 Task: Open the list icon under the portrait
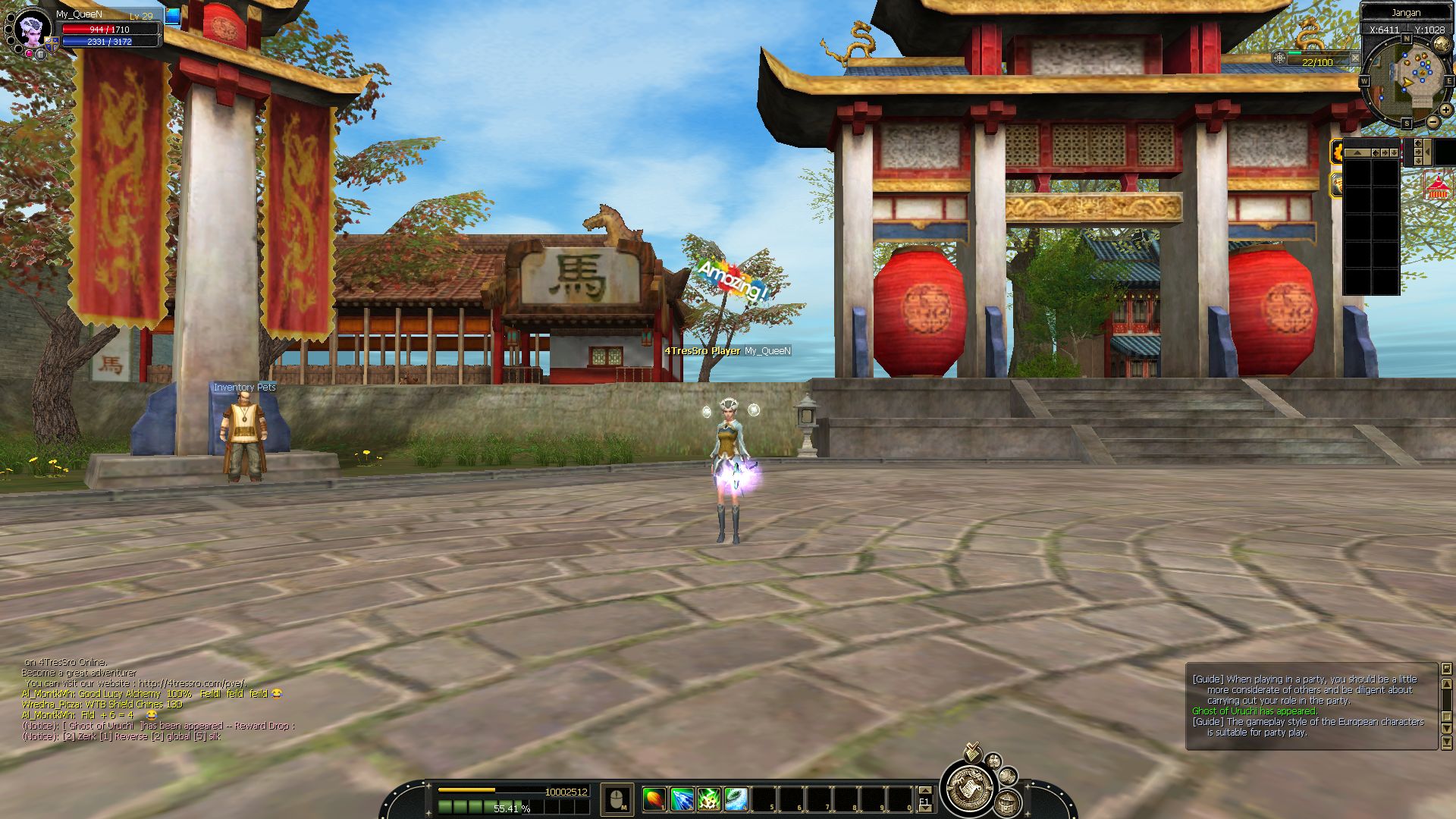[x=40, y=55]
